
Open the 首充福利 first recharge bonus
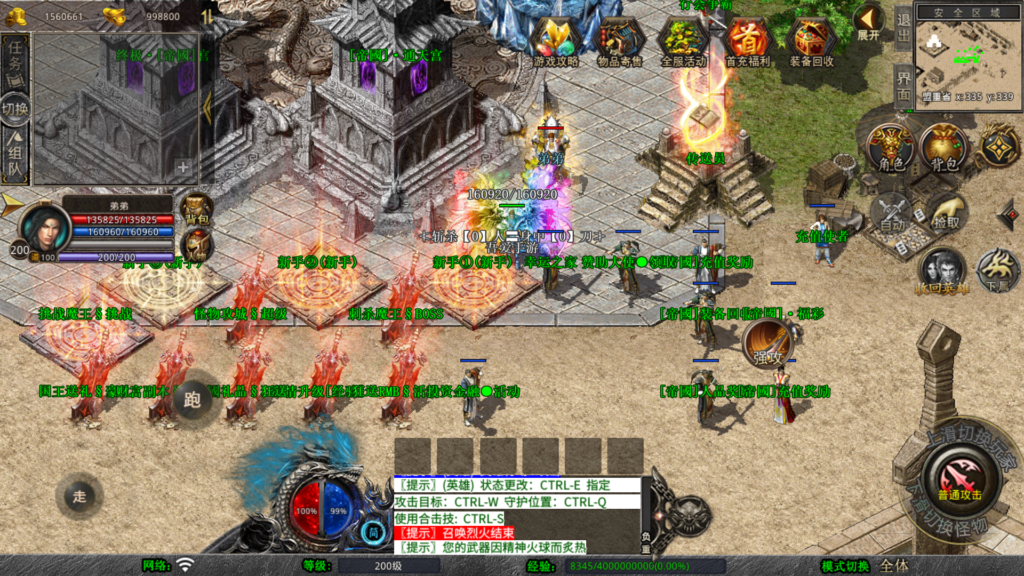[x=747, y=40]
